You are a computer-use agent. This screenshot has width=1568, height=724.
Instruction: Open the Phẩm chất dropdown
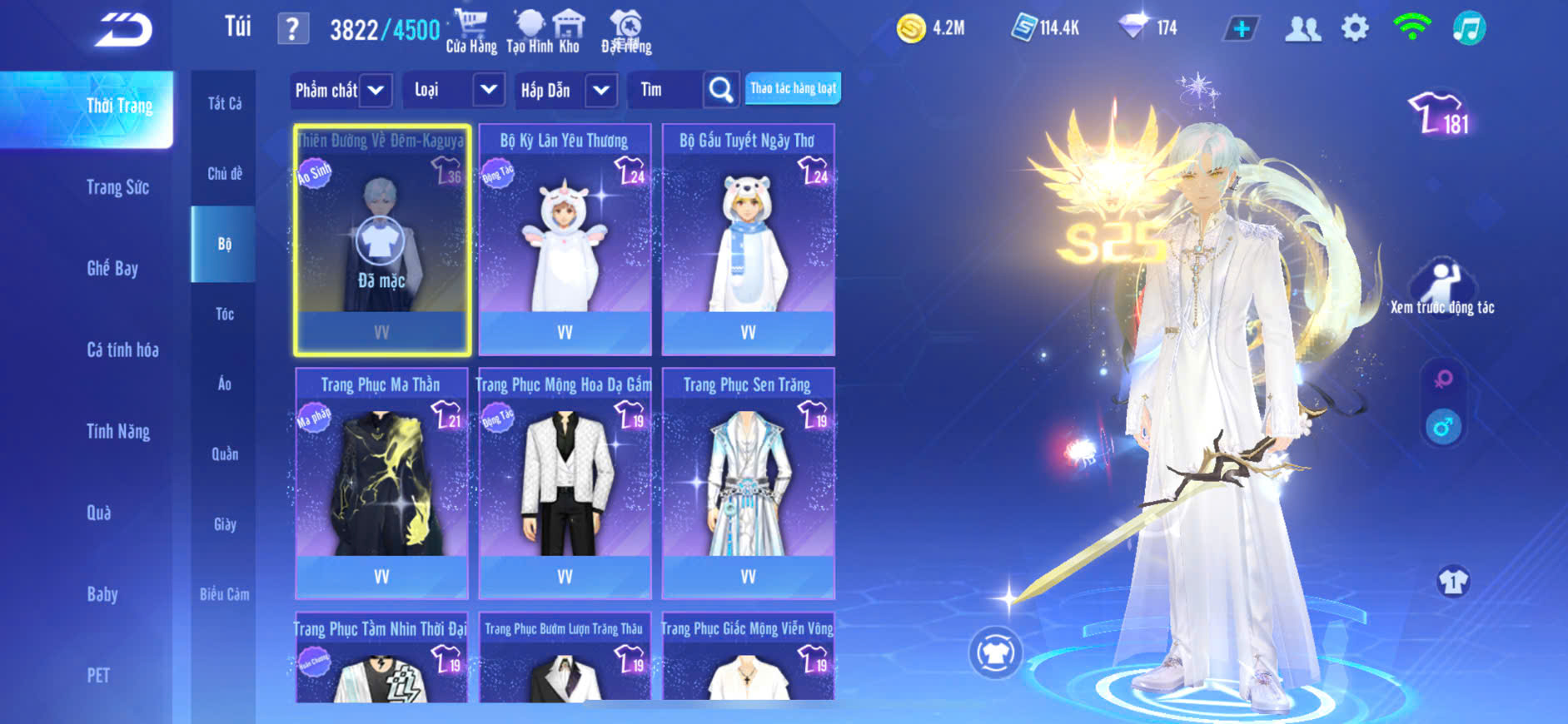(x=376, y=90)
